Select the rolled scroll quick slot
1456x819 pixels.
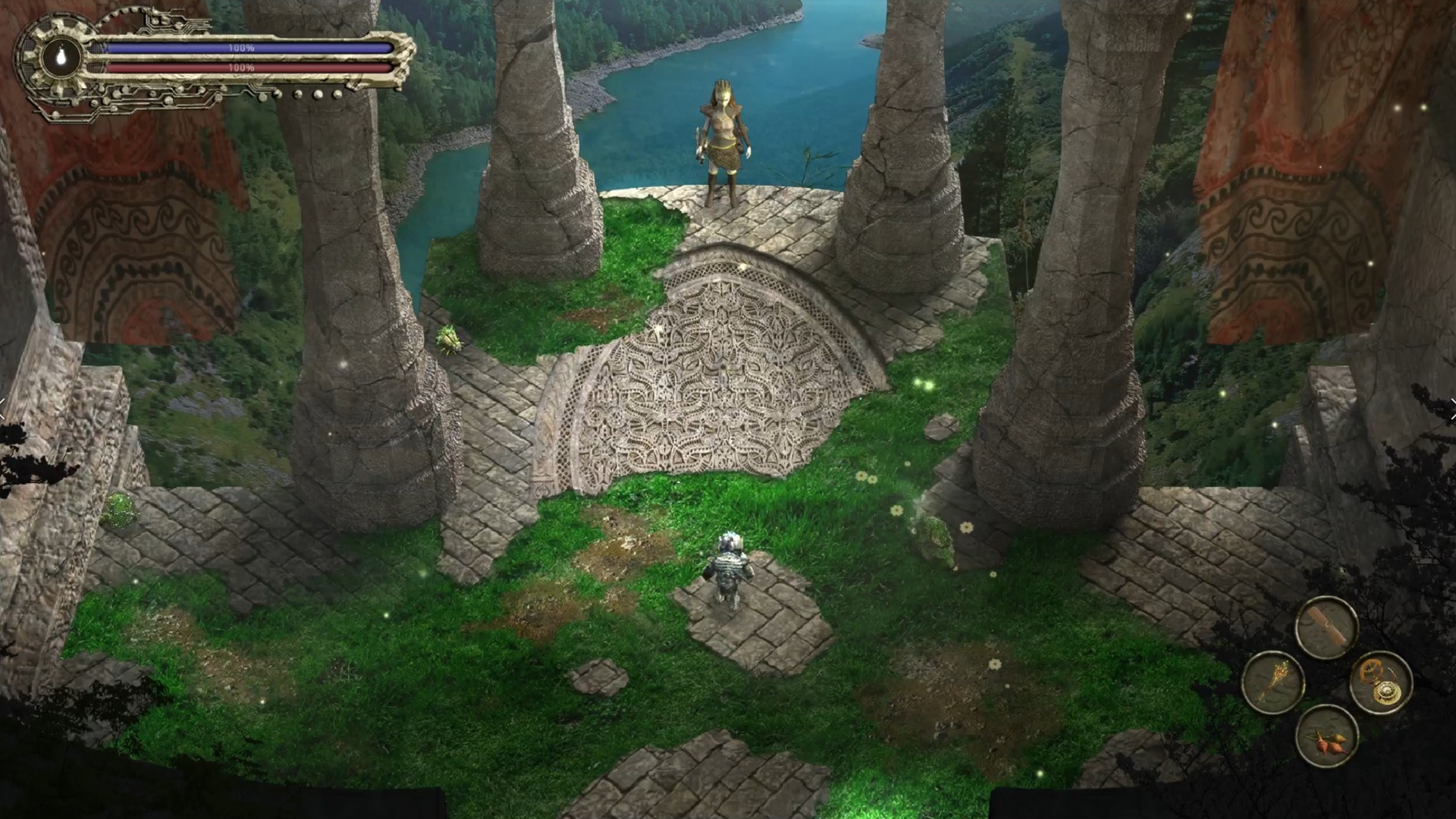[1326, 627]
